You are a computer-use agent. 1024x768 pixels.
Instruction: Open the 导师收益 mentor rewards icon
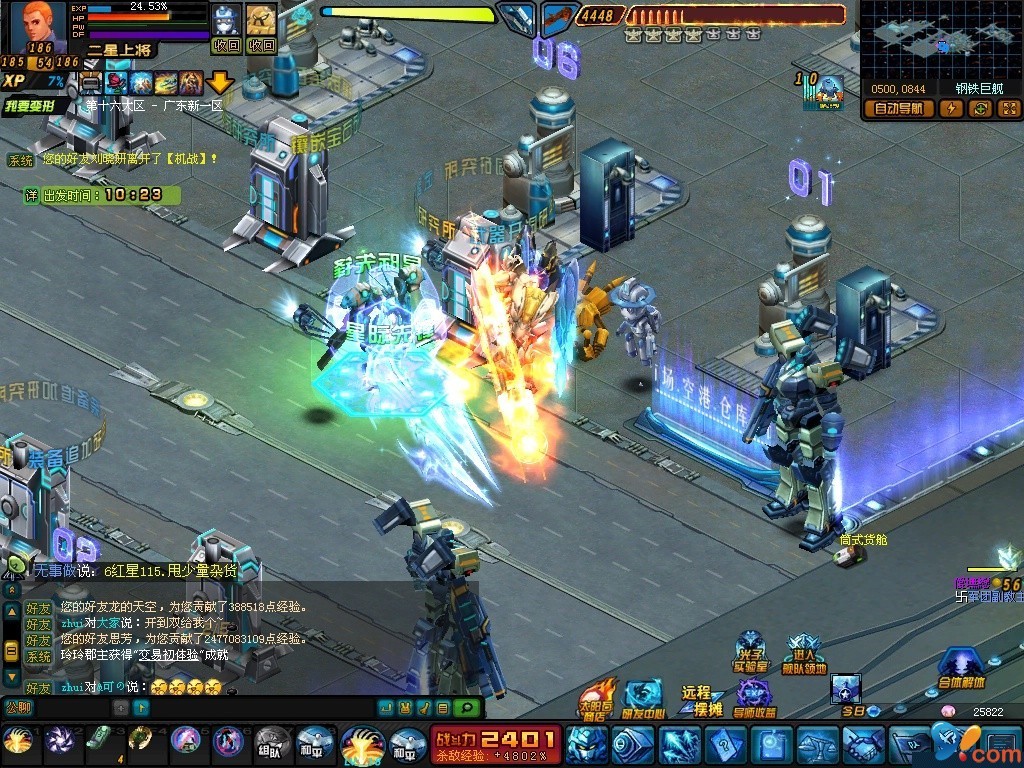click(755, 698)
